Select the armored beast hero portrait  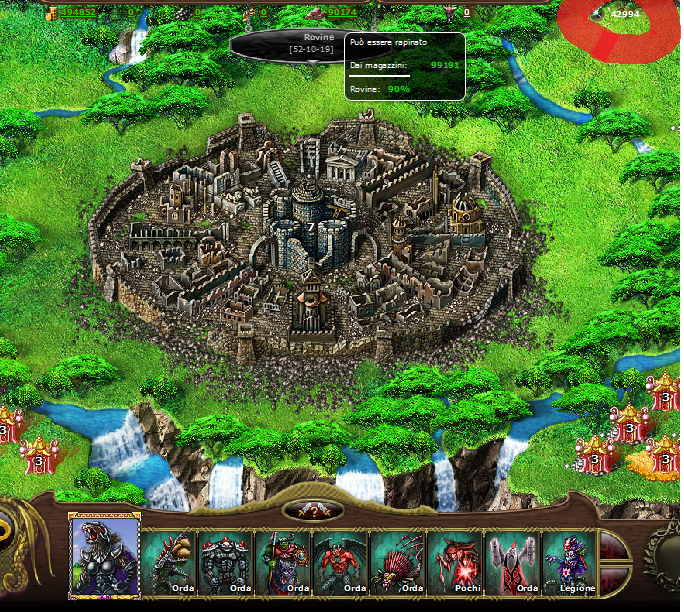104,554
